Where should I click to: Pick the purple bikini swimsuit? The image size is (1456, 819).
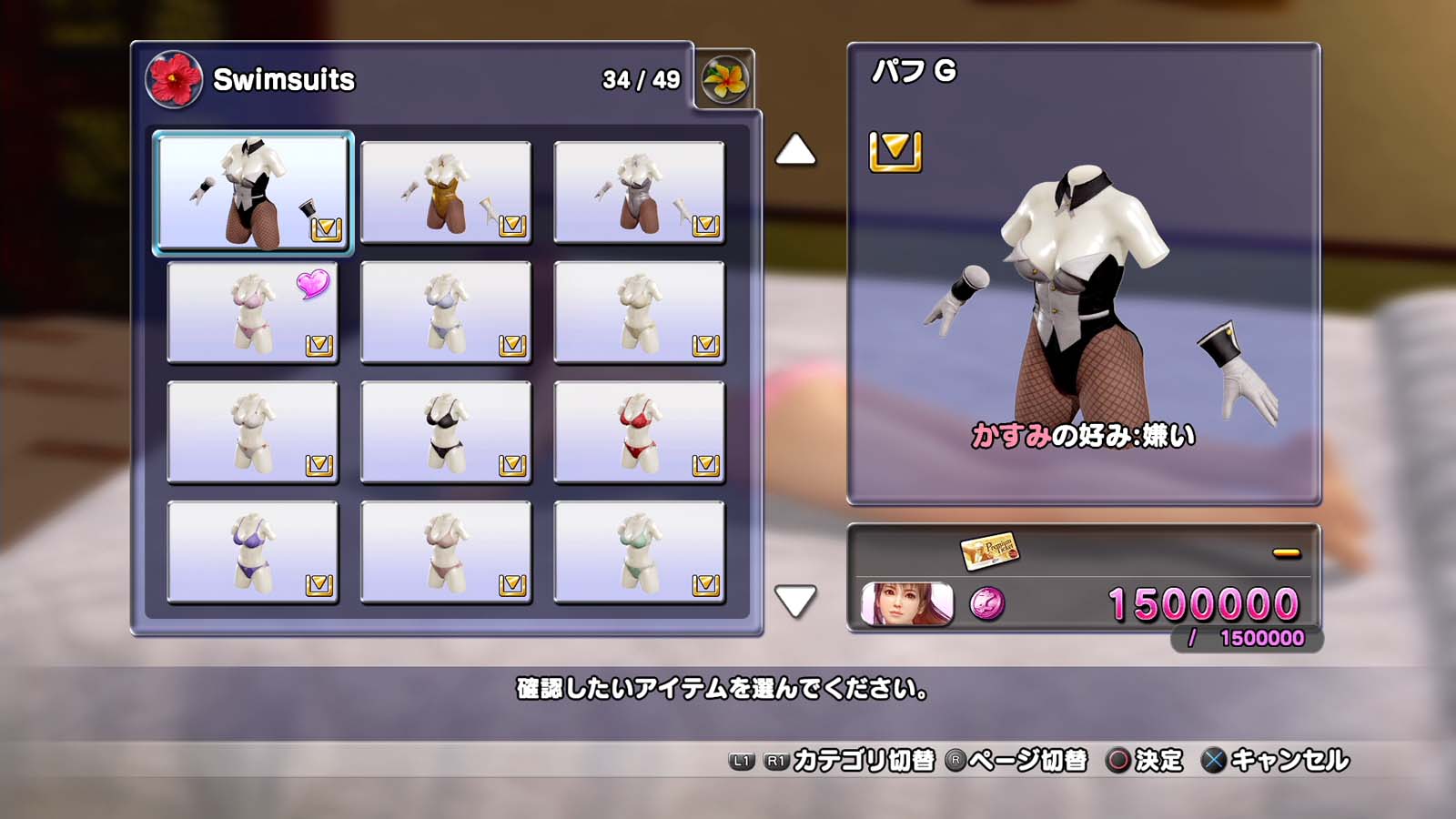(x=253, y=552)
